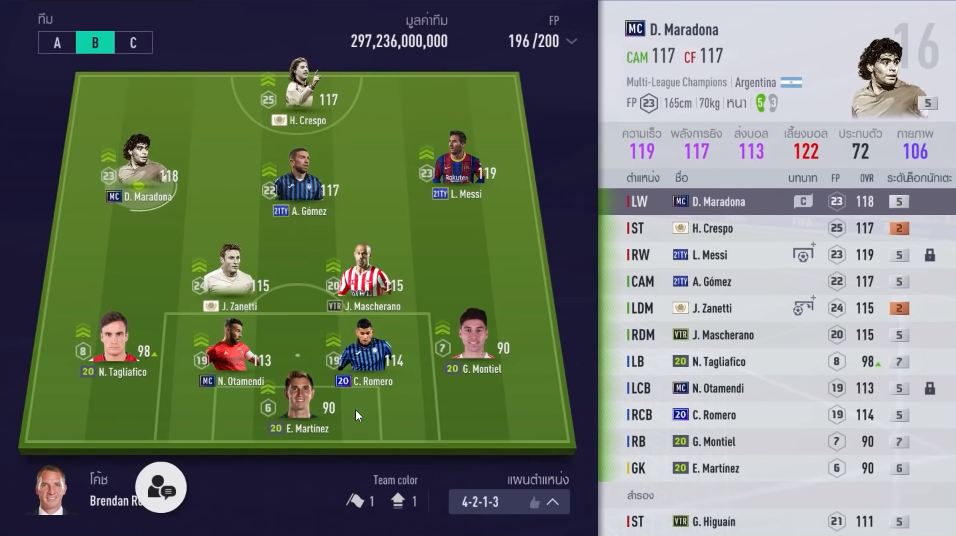
Task: Click the lock icon on Otamendi's row
Action: click(x=930, y=388)
